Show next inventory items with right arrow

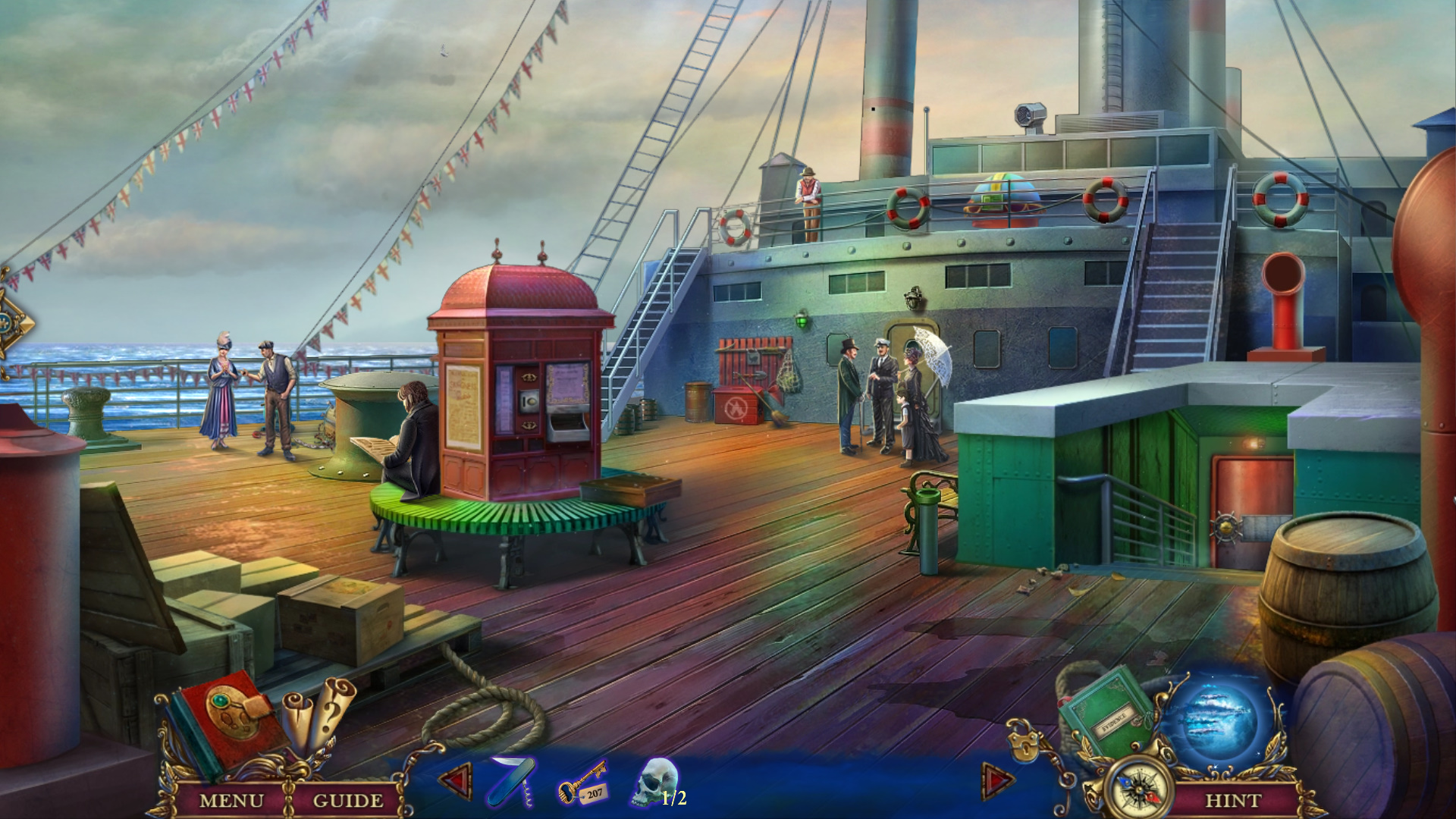point(997,781)
